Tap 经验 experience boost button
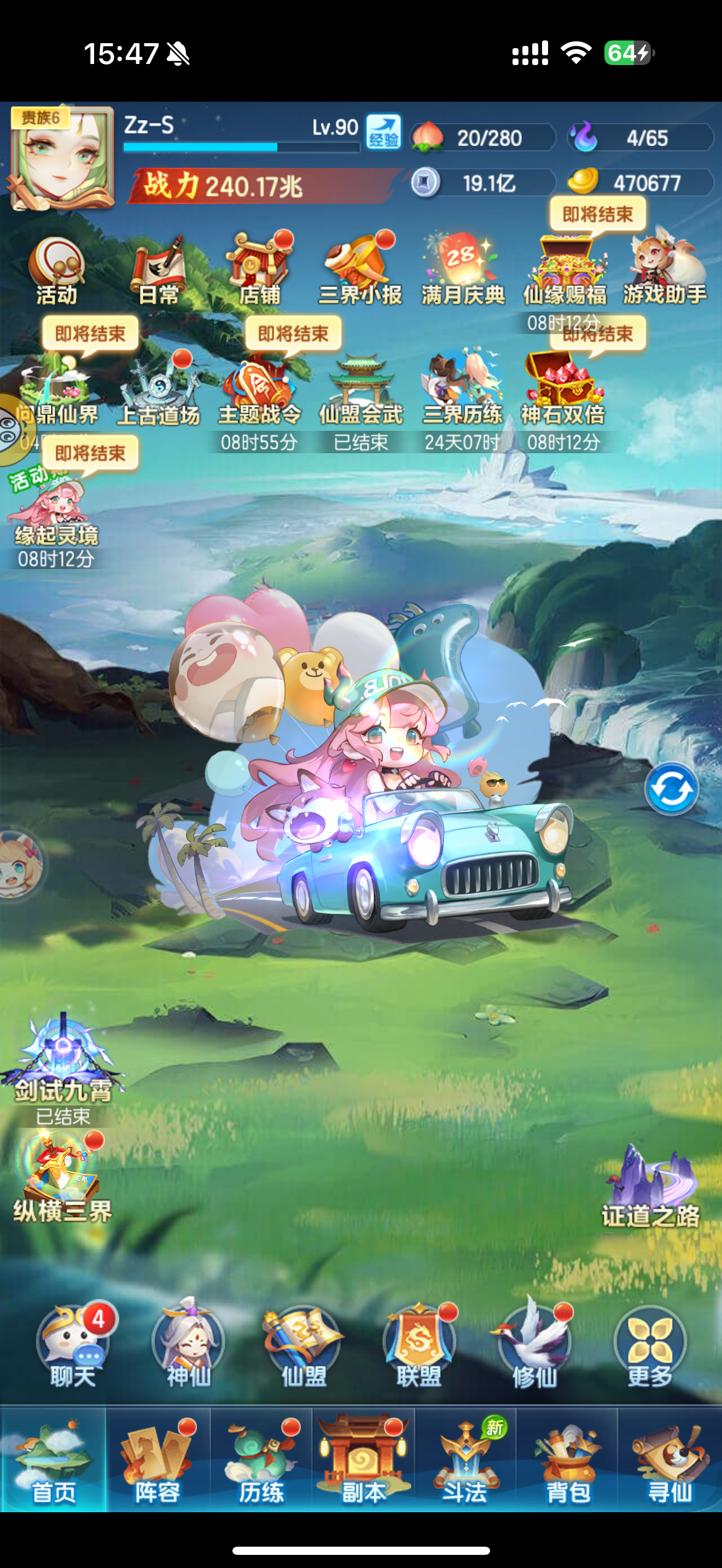Screen dimensions: 722x1568 pyautogui.click(x=383, y=135)
